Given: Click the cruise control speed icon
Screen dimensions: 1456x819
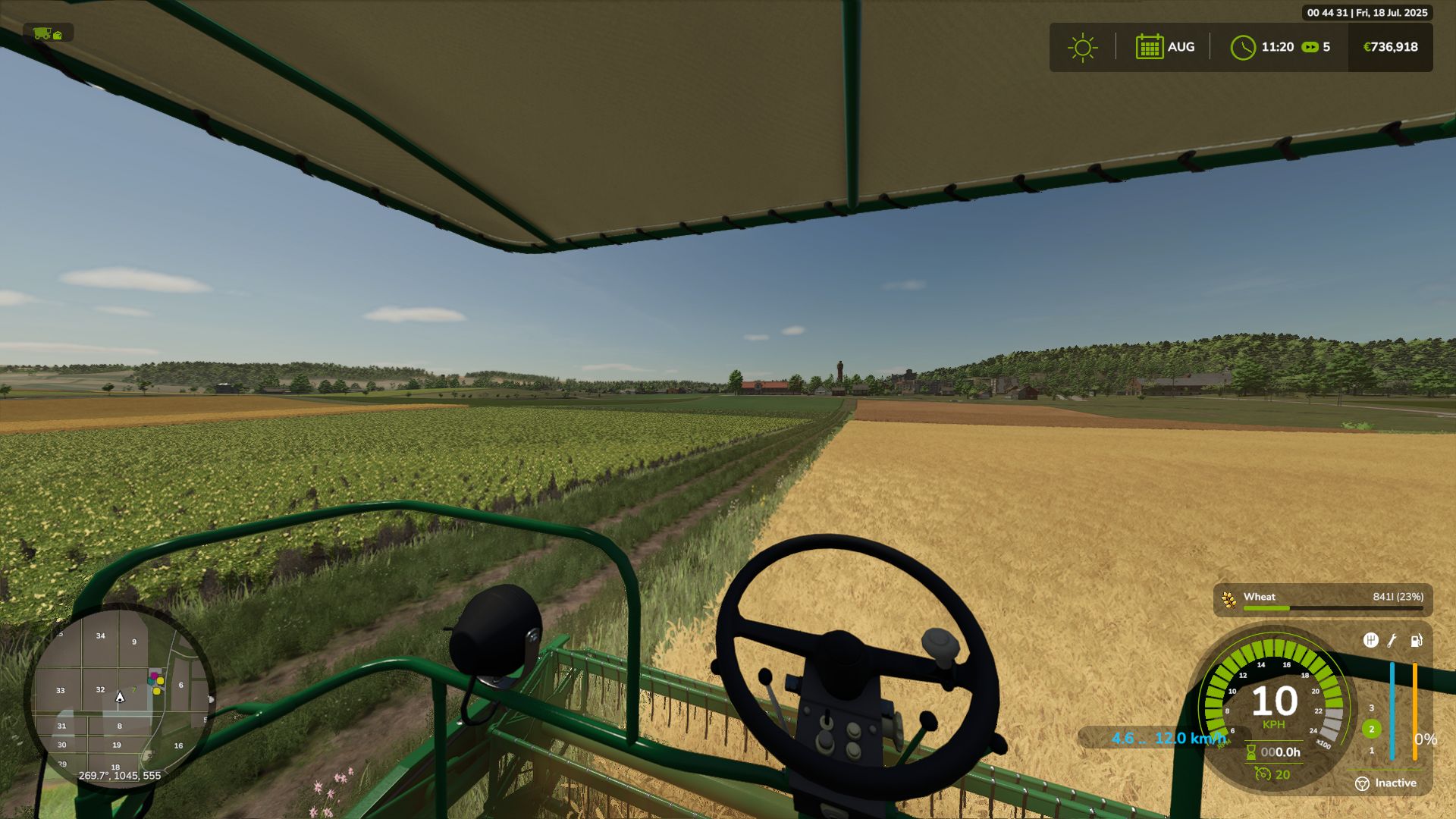Looking at the screenshot, I should [1263, 774].
